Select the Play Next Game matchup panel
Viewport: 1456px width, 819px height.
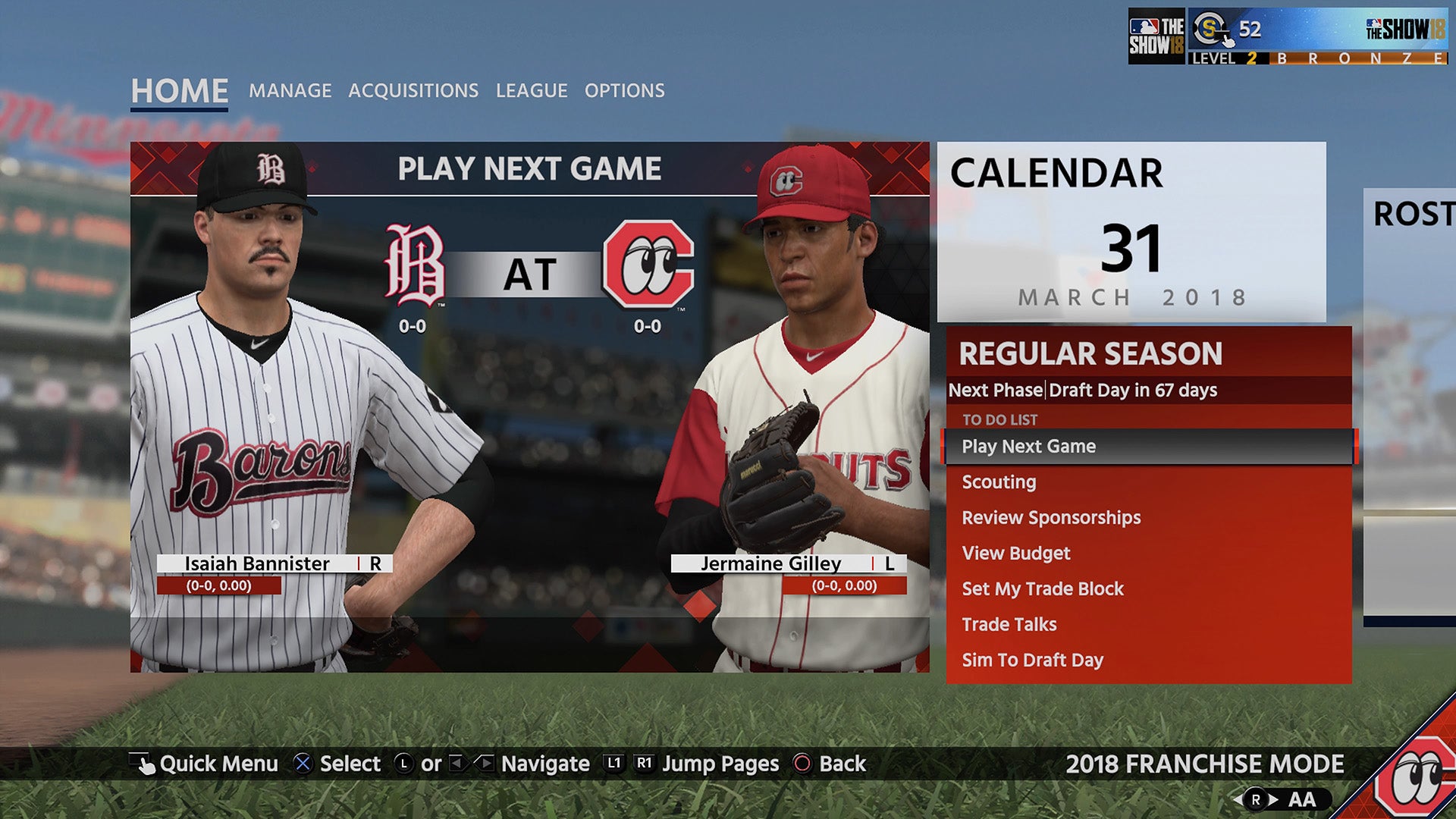pyautogui.click(x=529, y=406)
